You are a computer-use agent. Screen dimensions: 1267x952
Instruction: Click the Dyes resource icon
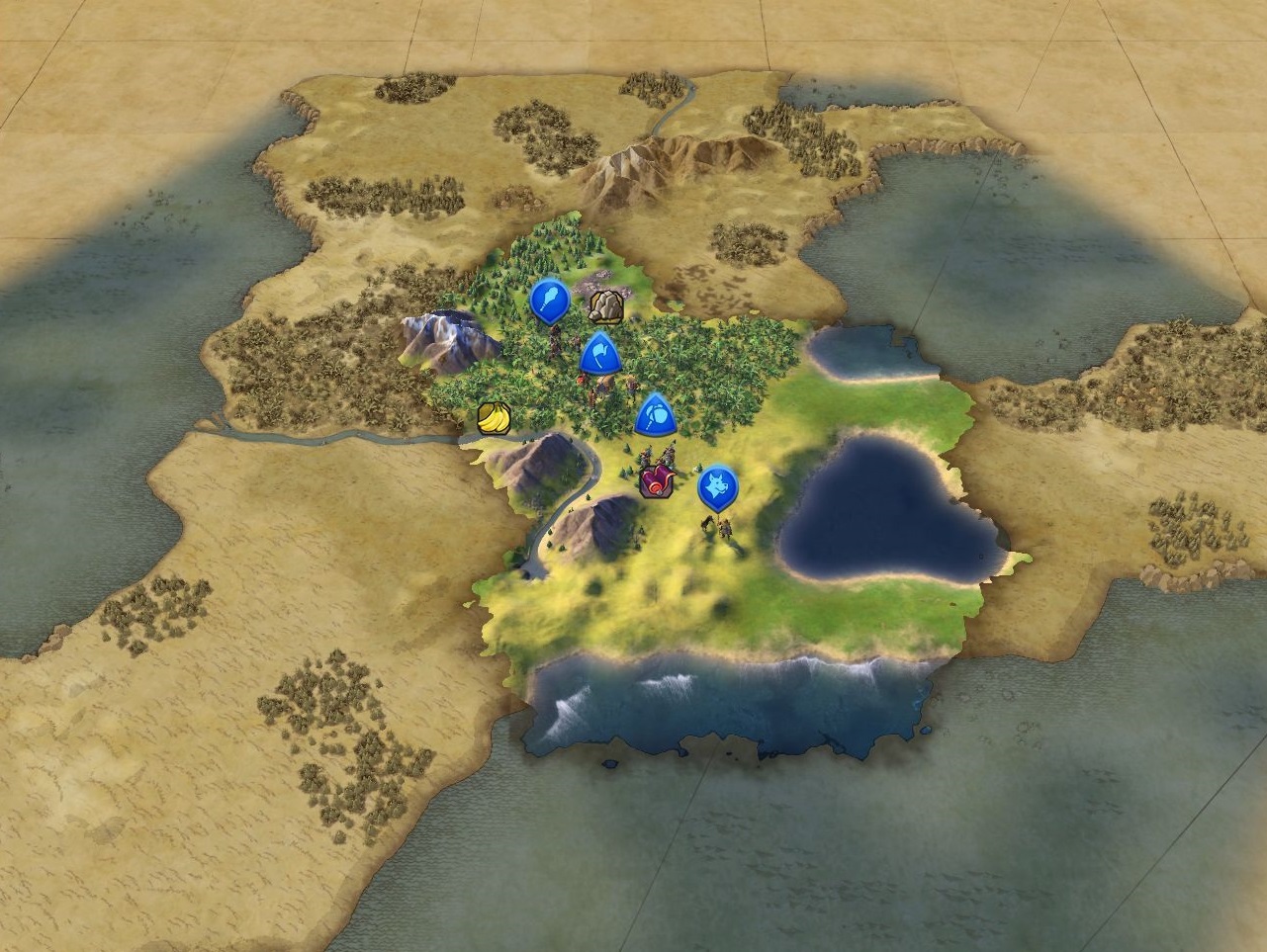coord(655,482)
